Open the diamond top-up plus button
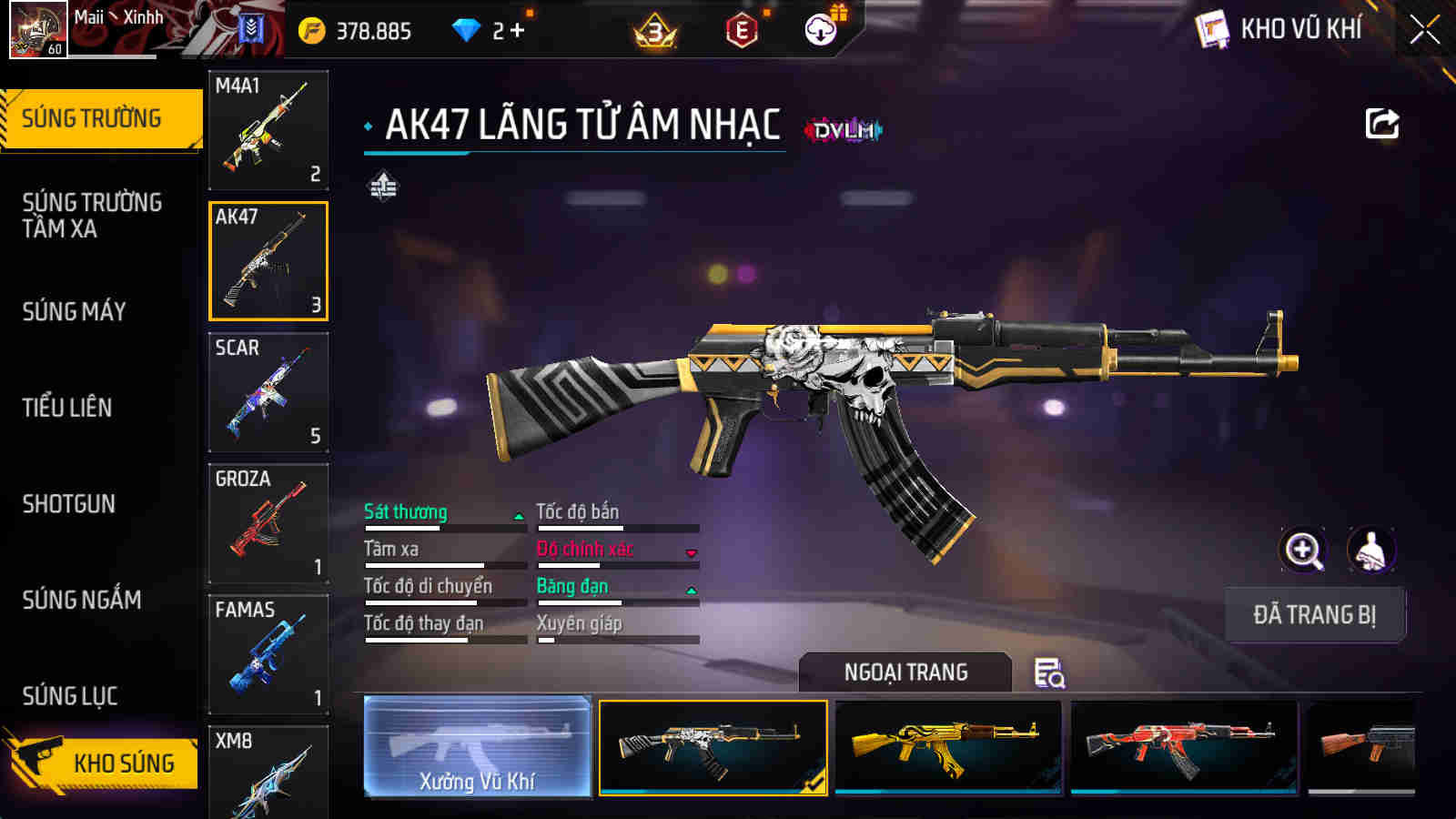 point(517,31)
